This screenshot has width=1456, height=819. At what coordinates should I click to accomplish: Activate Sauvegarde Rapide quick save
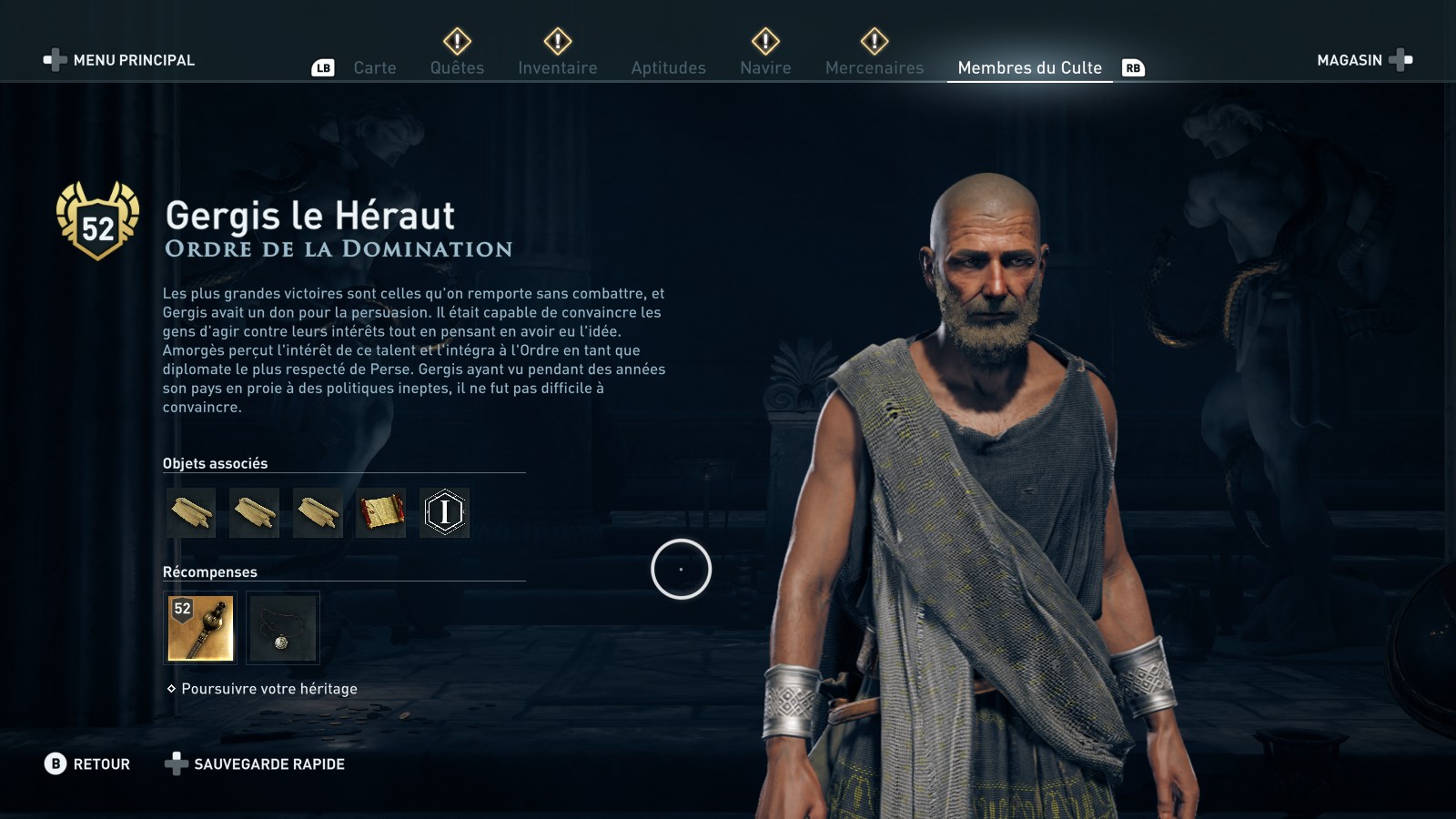[255, 764]
